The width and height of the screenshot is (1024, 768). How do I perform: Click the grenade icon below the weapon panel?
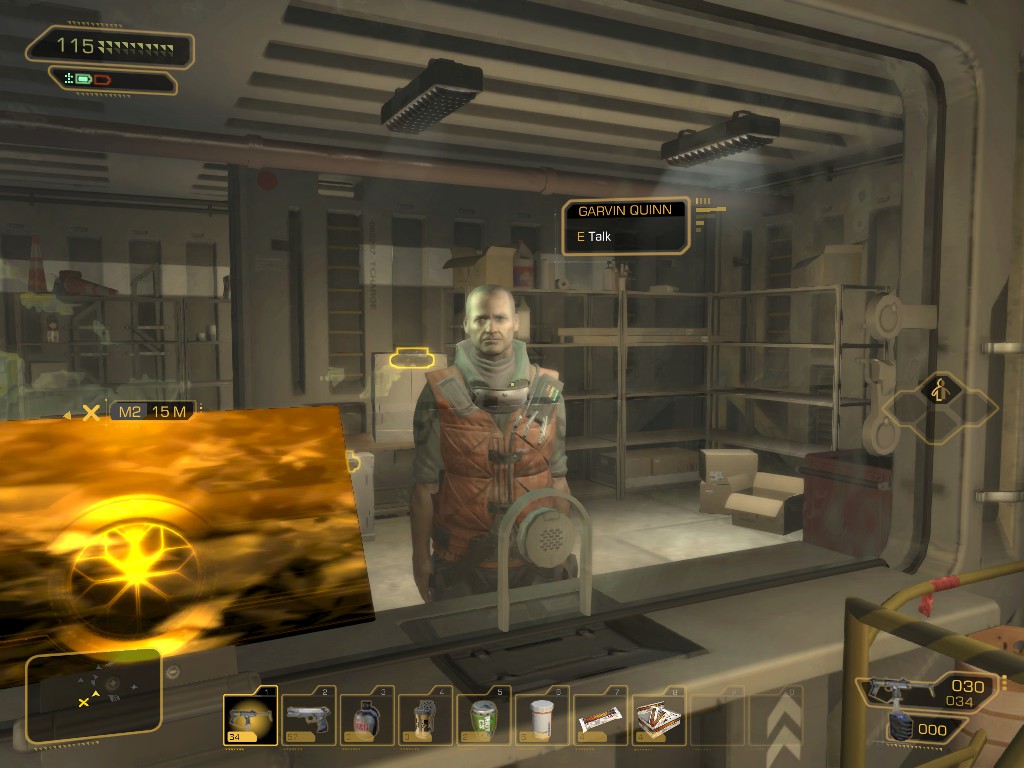pyautogui.click(x=900, y=728)
